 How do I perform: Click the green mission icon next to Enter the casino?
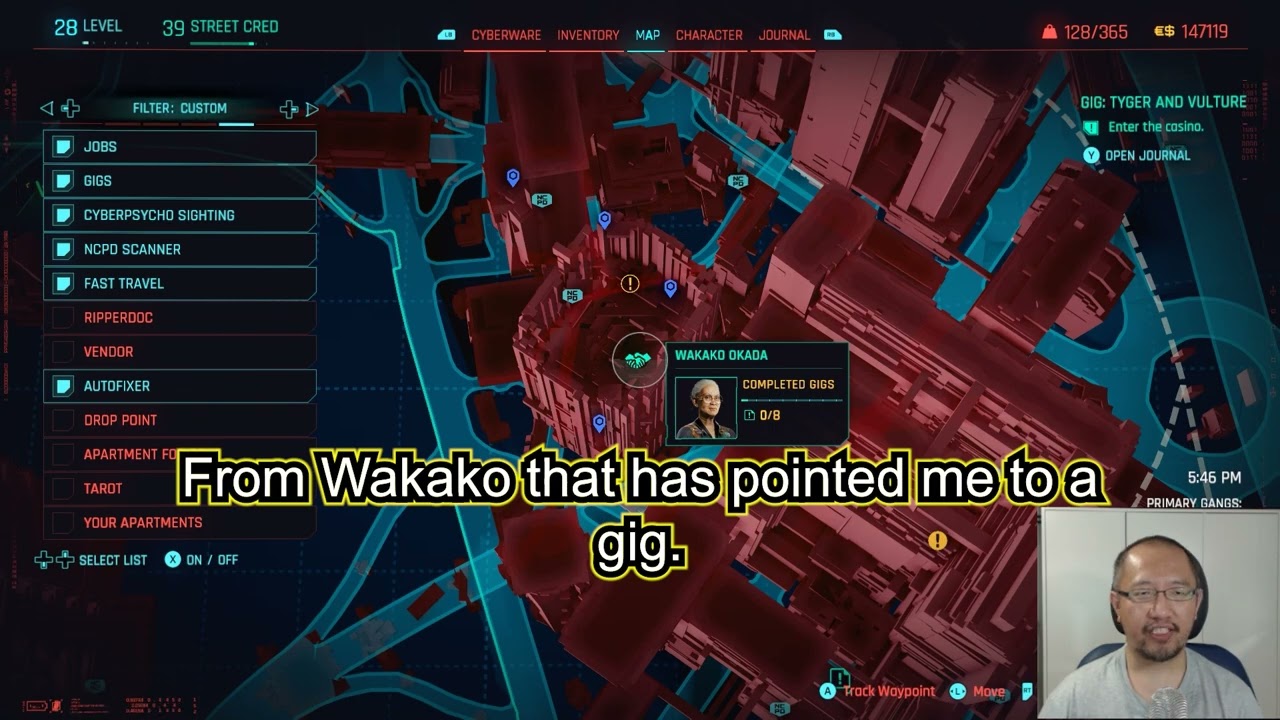pos(1090,128)
